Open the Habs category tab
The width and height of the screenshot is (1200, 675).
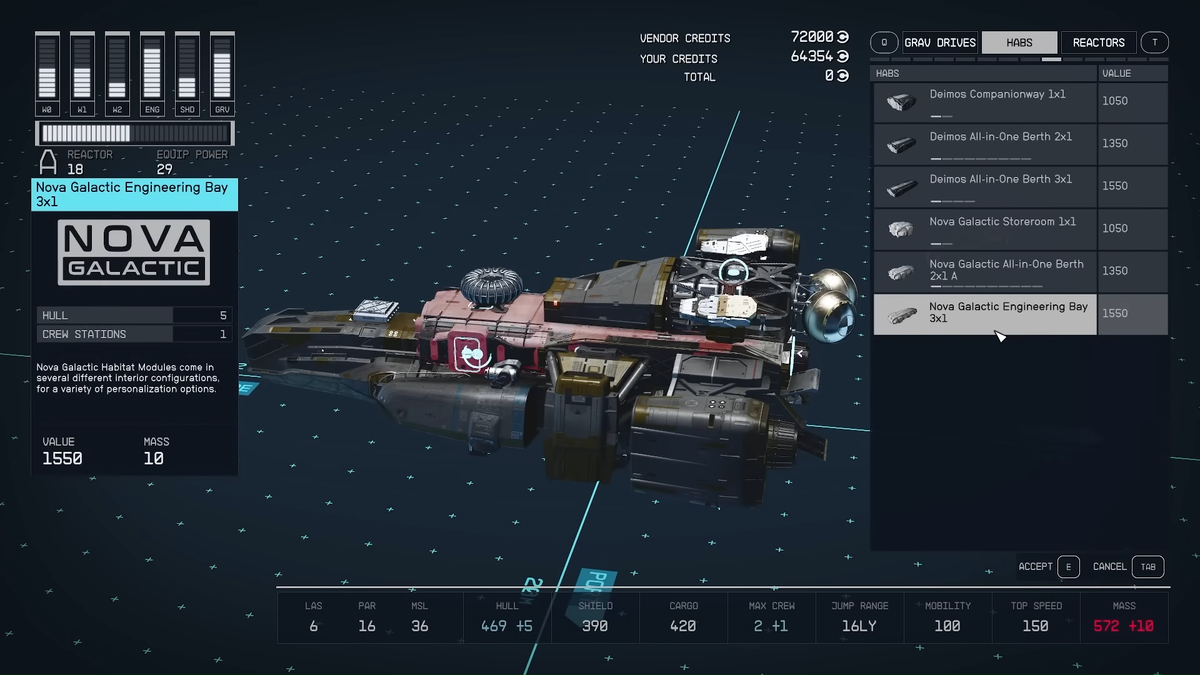tap(1019, 43)
